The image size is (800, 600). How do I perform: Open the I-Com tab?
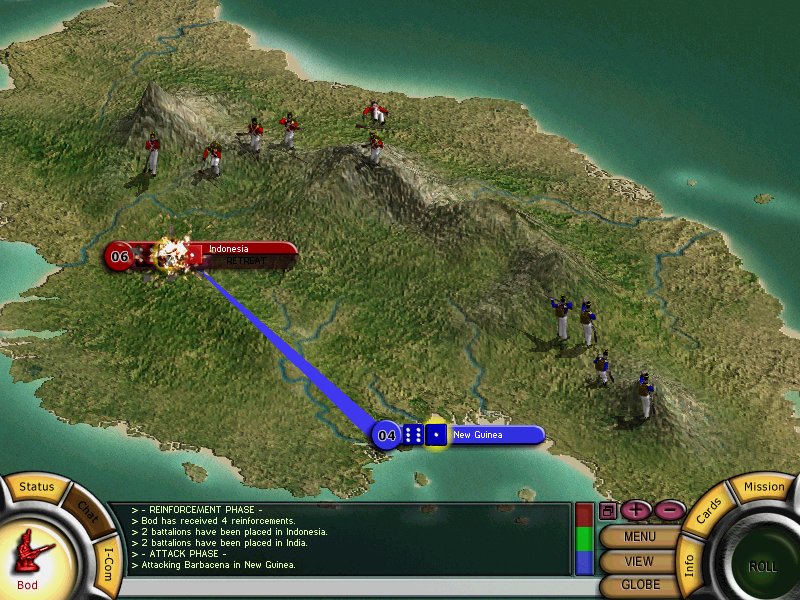point(109,560)
